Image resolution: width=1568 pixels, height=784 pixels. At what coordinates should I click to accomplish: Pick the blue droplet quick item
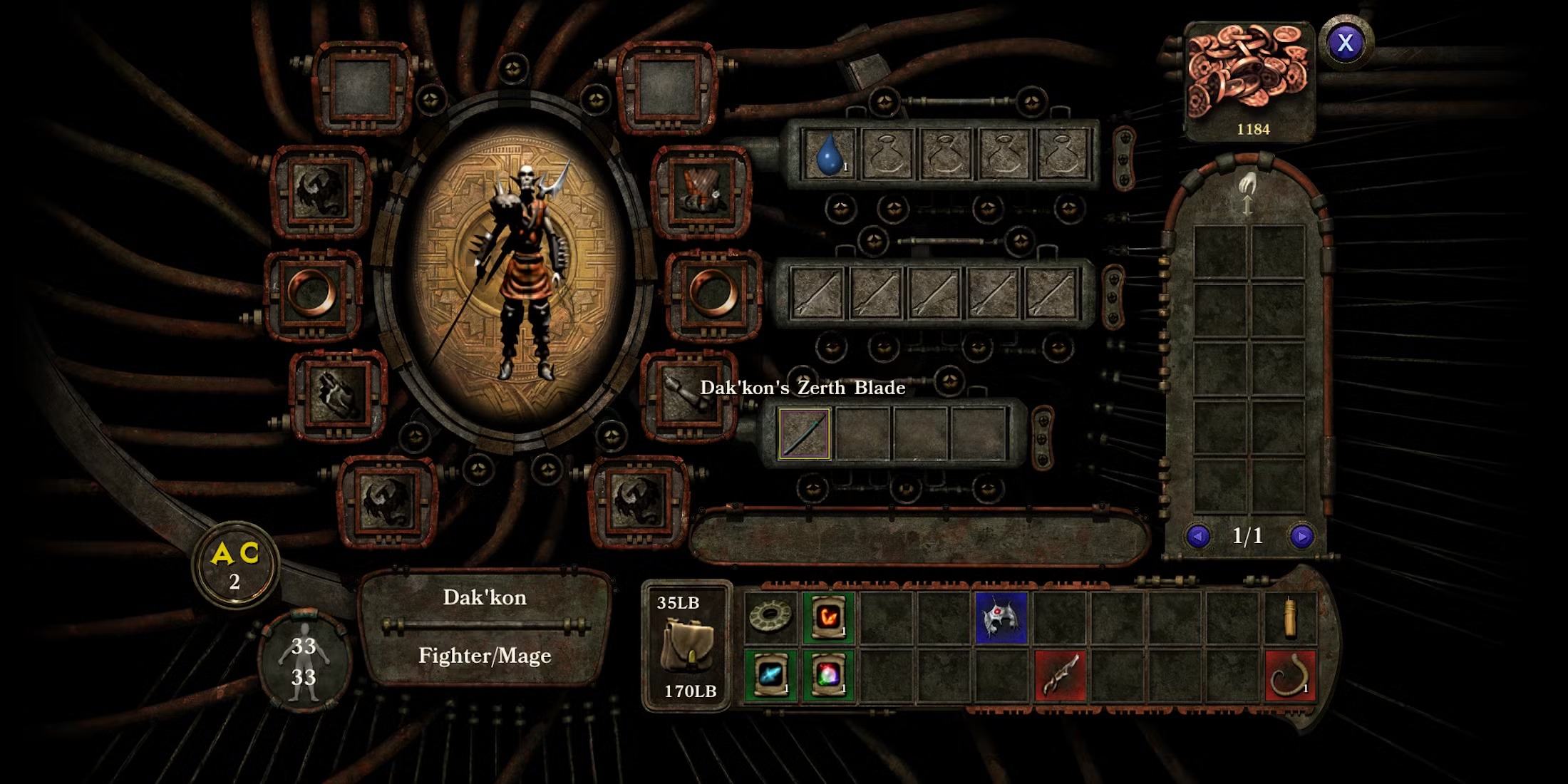click(828, 153)
